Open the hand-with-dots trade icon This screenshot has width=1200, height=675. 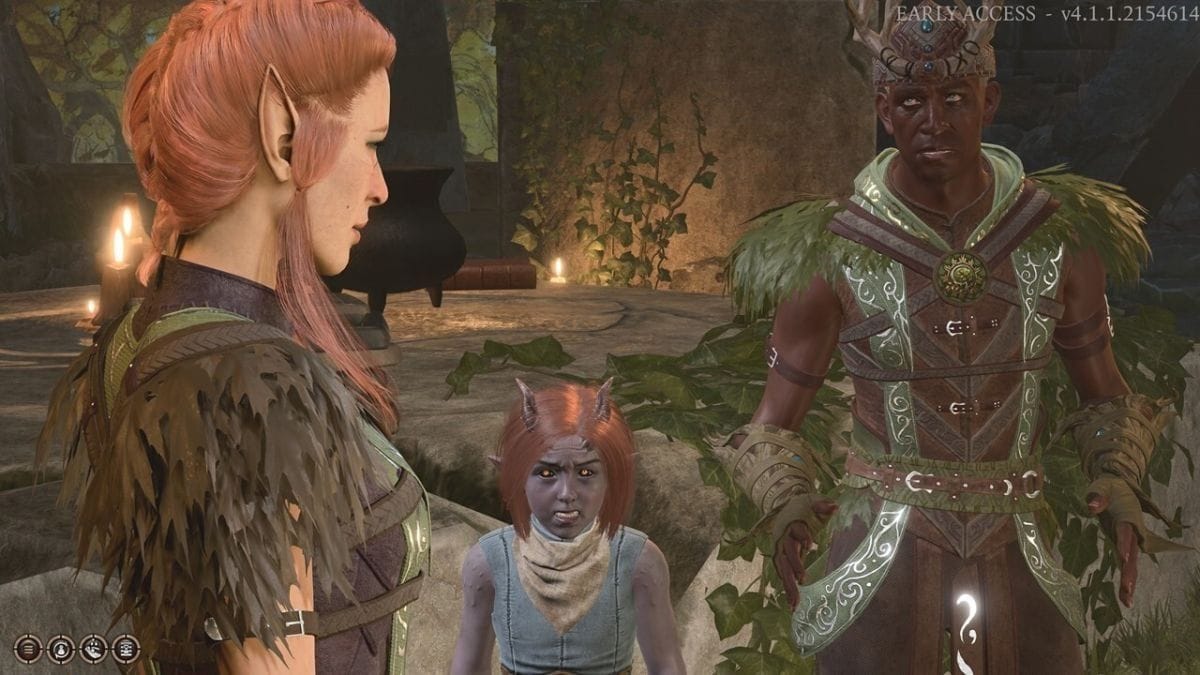pyautogui.click(x=93, y=649)
